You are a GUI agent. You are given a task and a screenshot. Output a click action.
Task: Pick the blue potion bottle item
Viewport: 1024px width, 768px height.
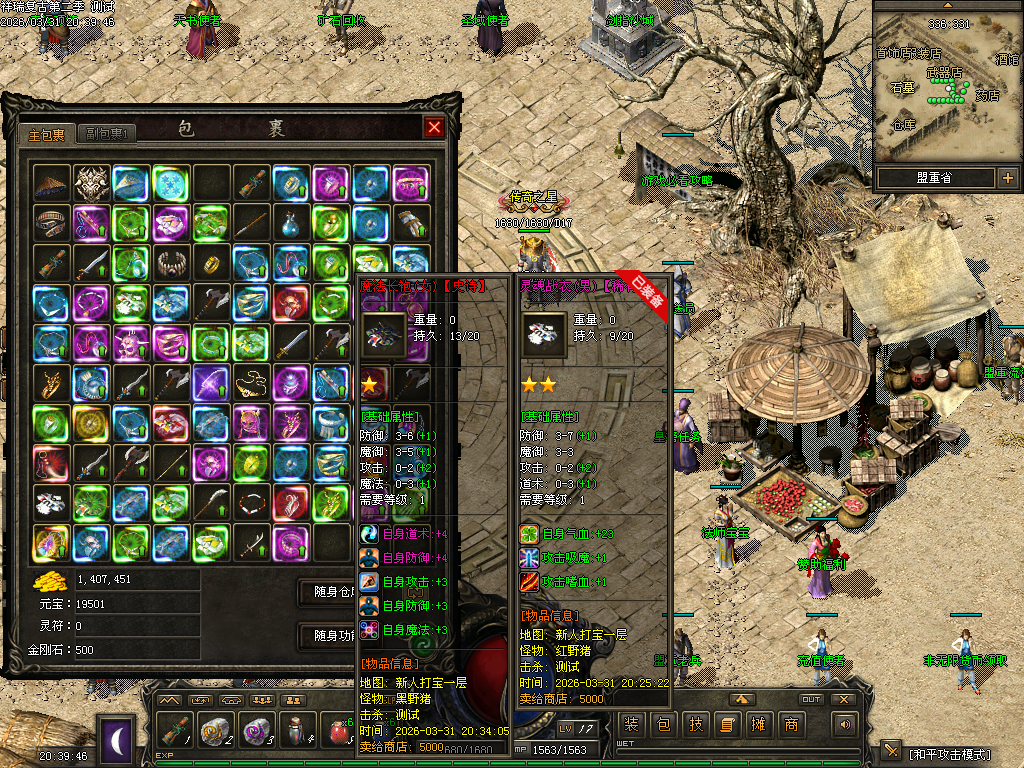pos(291,223)
